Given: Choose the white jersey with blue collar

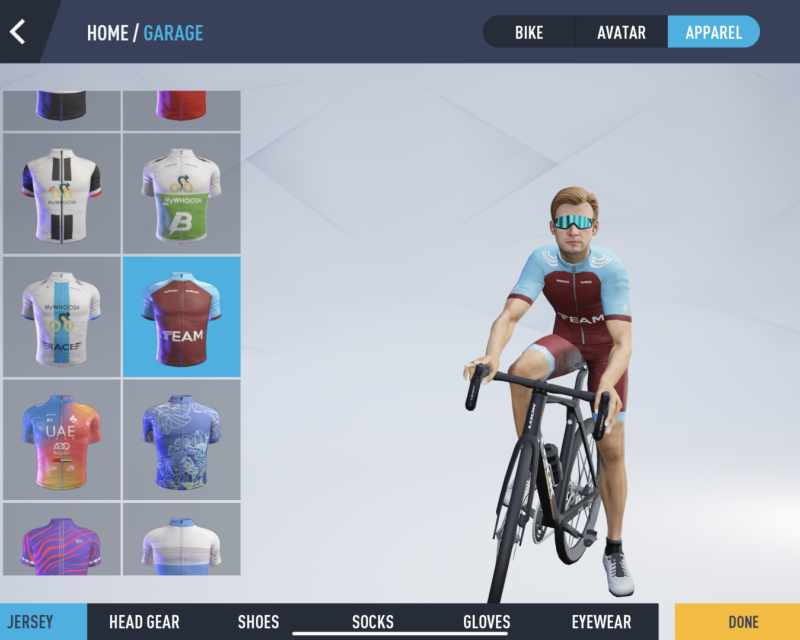Looking at the screenshot, I should tap(181, 540).
